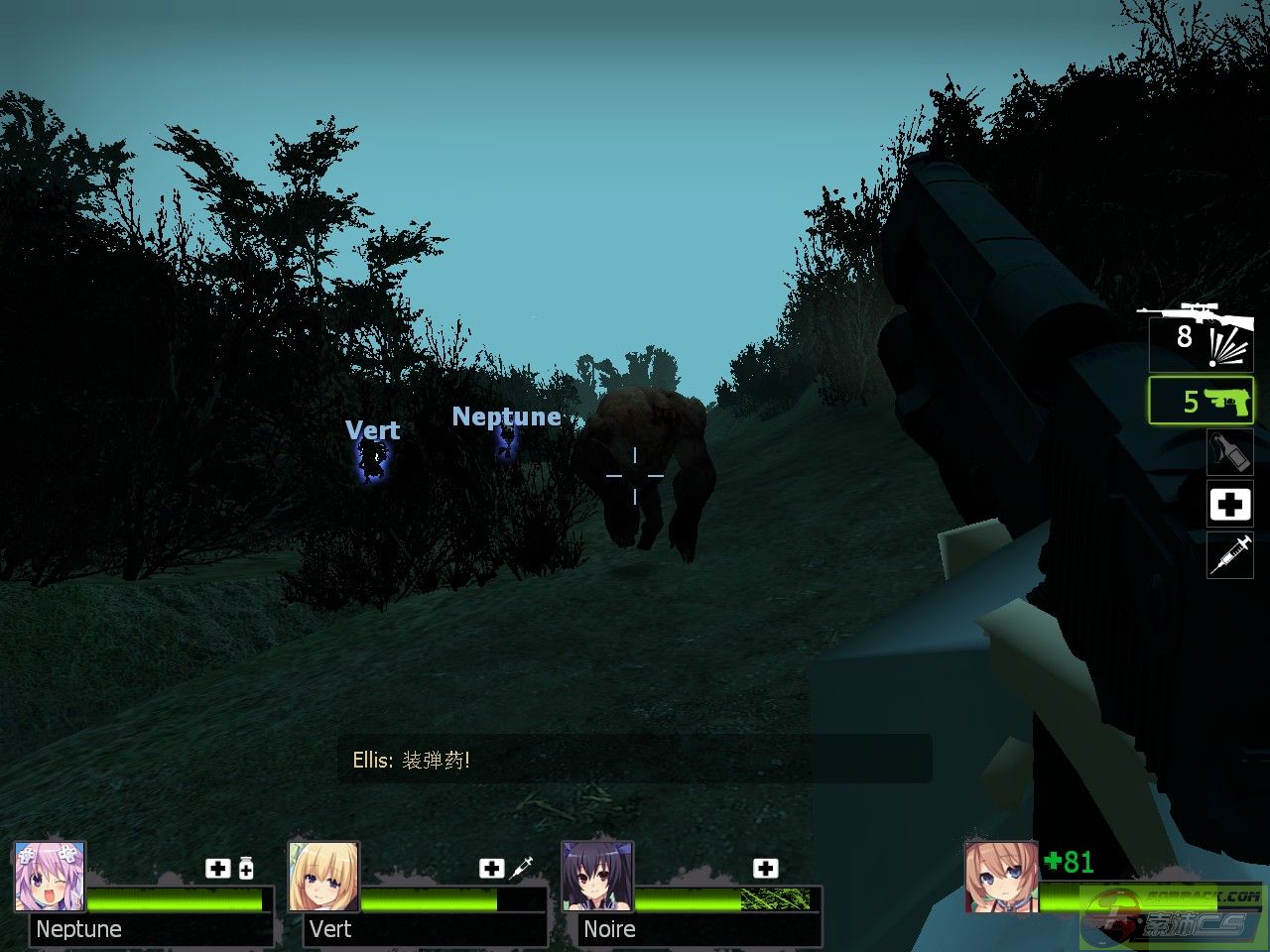Click Neptune's teammate portrait
The width and height of the screenshot is (1270, 952).
click(50, 877)
